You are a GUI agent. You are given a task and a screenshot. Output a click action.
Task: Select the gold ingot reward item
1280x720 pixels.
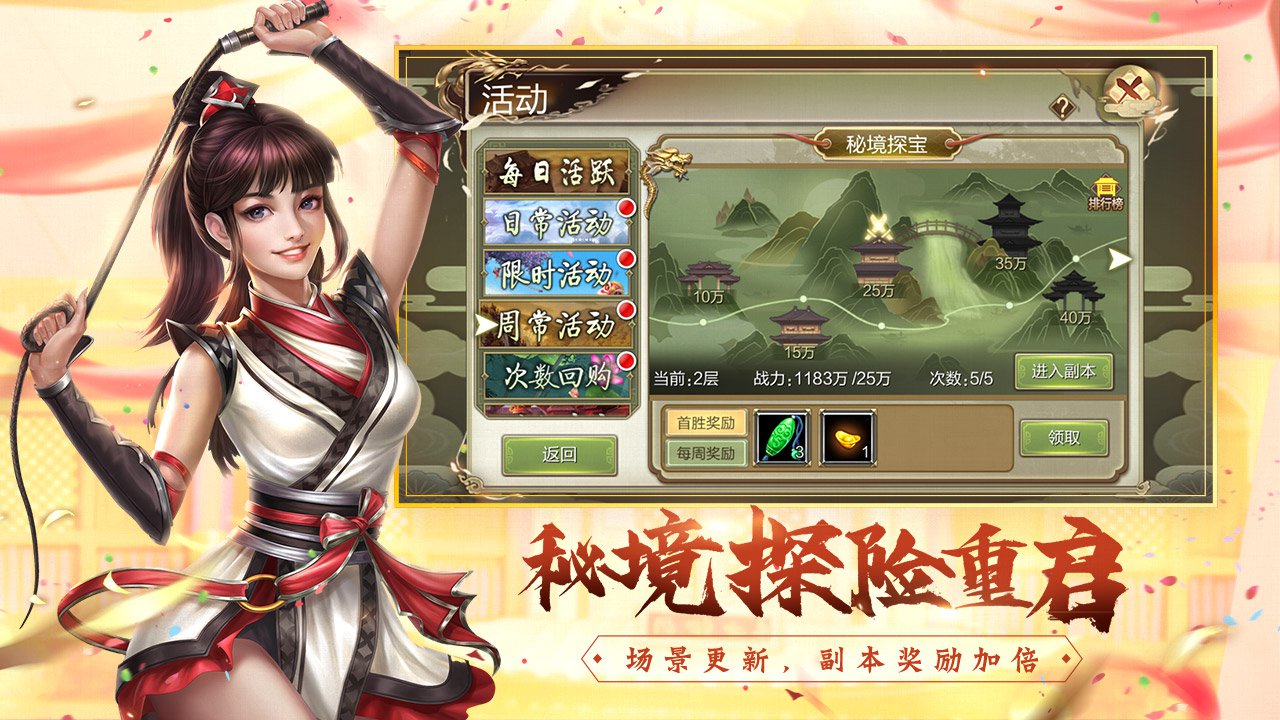846,438
